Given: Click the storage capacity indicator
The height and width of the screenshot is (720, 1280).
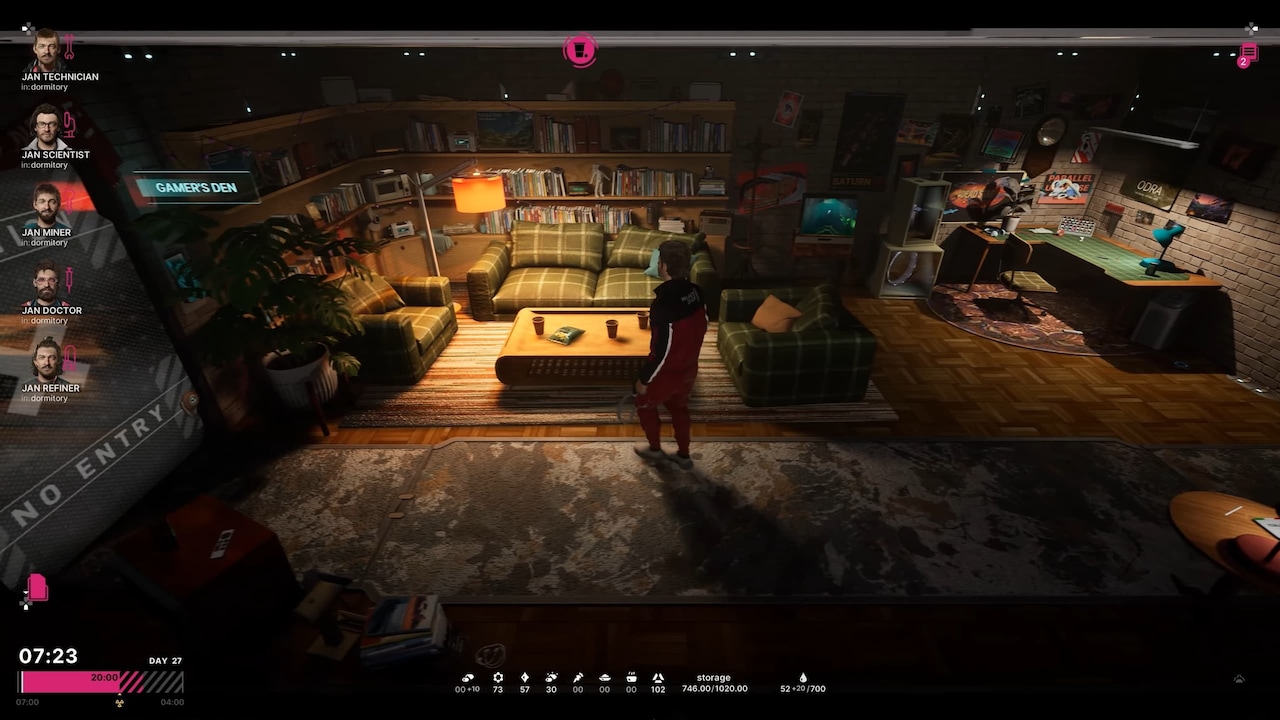Looking at the screenshot, I should point(714,683).
